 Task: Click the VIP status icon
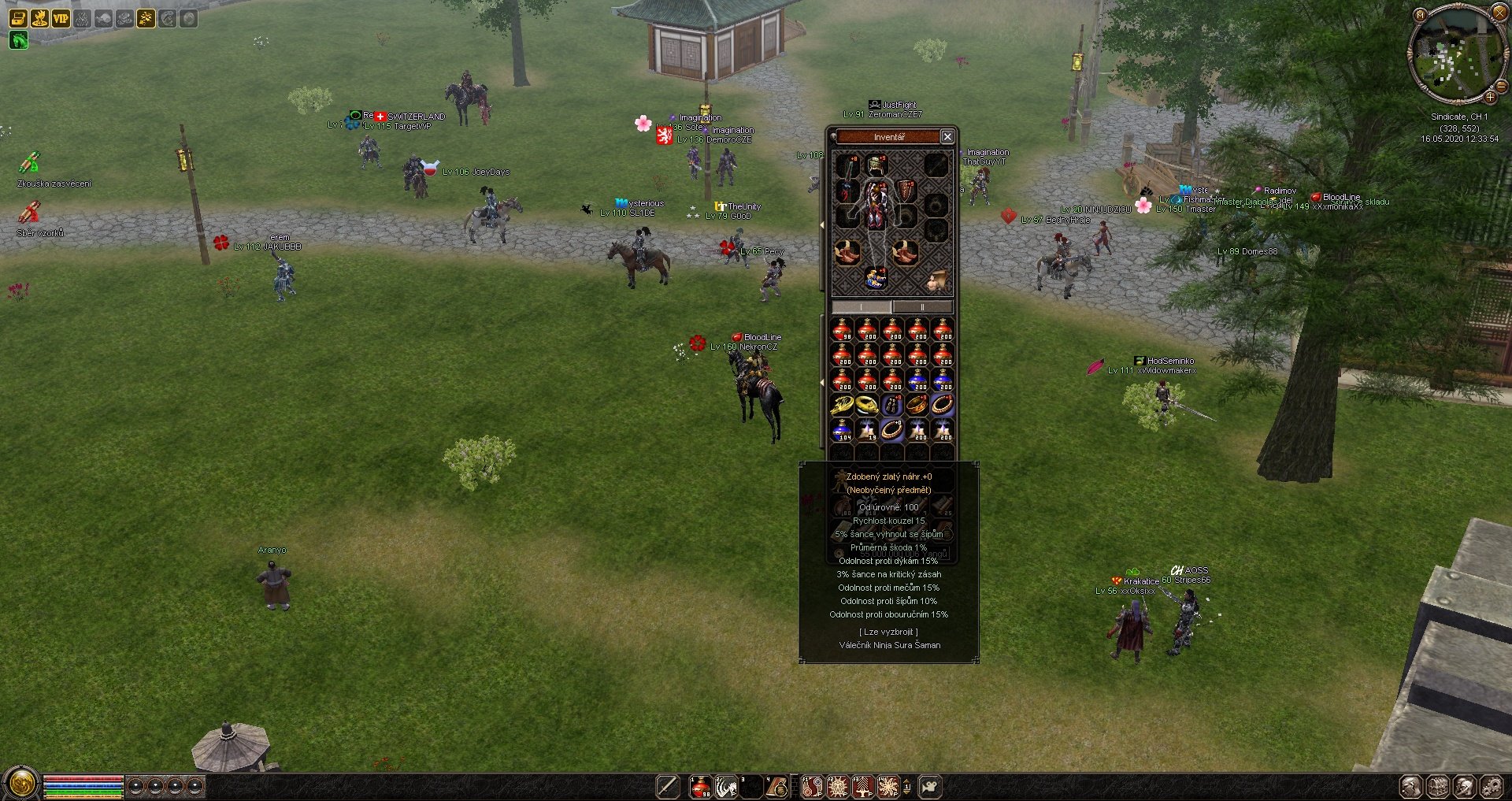point(61,18)
